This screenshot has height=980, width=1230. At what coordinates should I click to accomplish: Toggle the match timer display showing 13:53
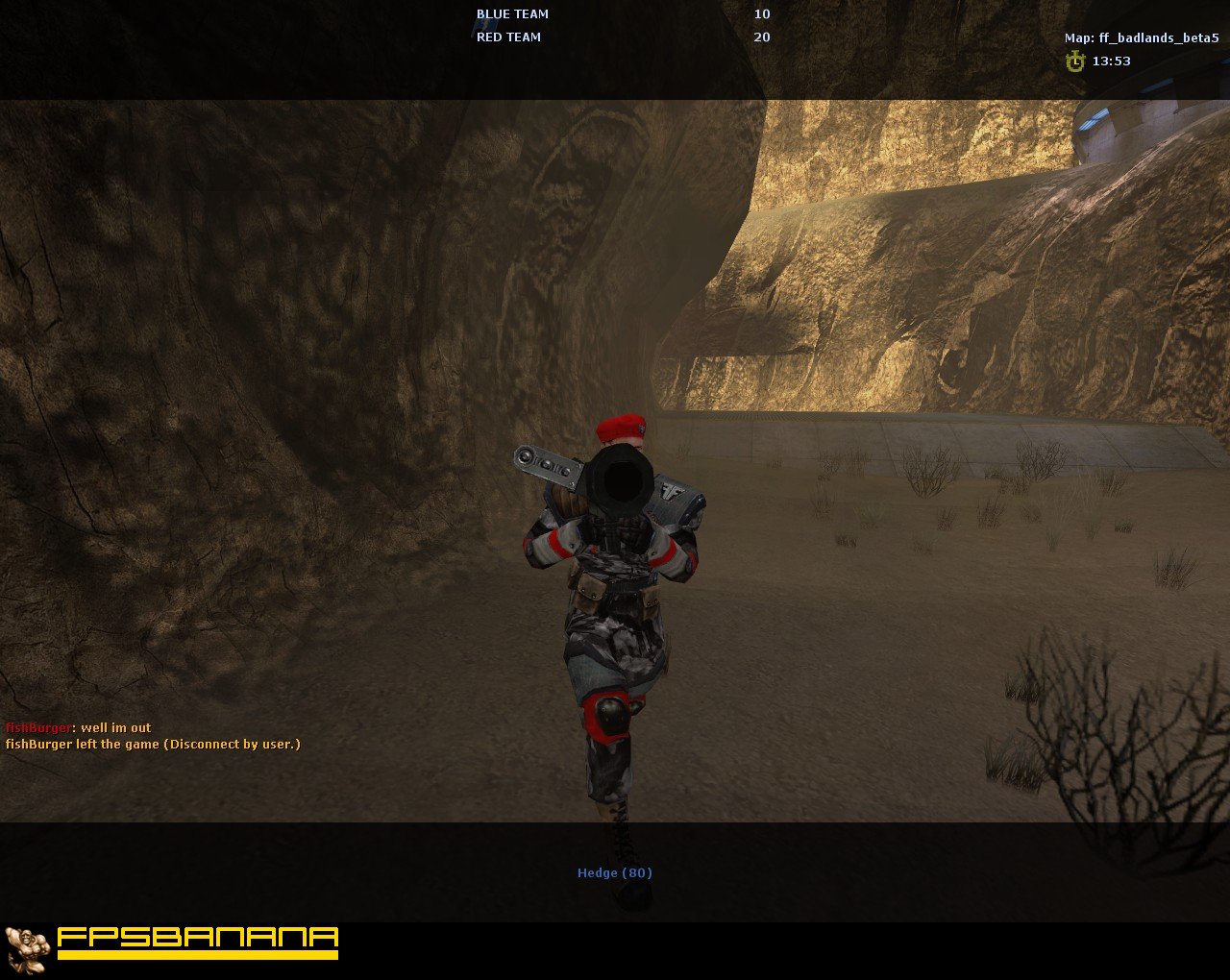(x=1111, y=61)
